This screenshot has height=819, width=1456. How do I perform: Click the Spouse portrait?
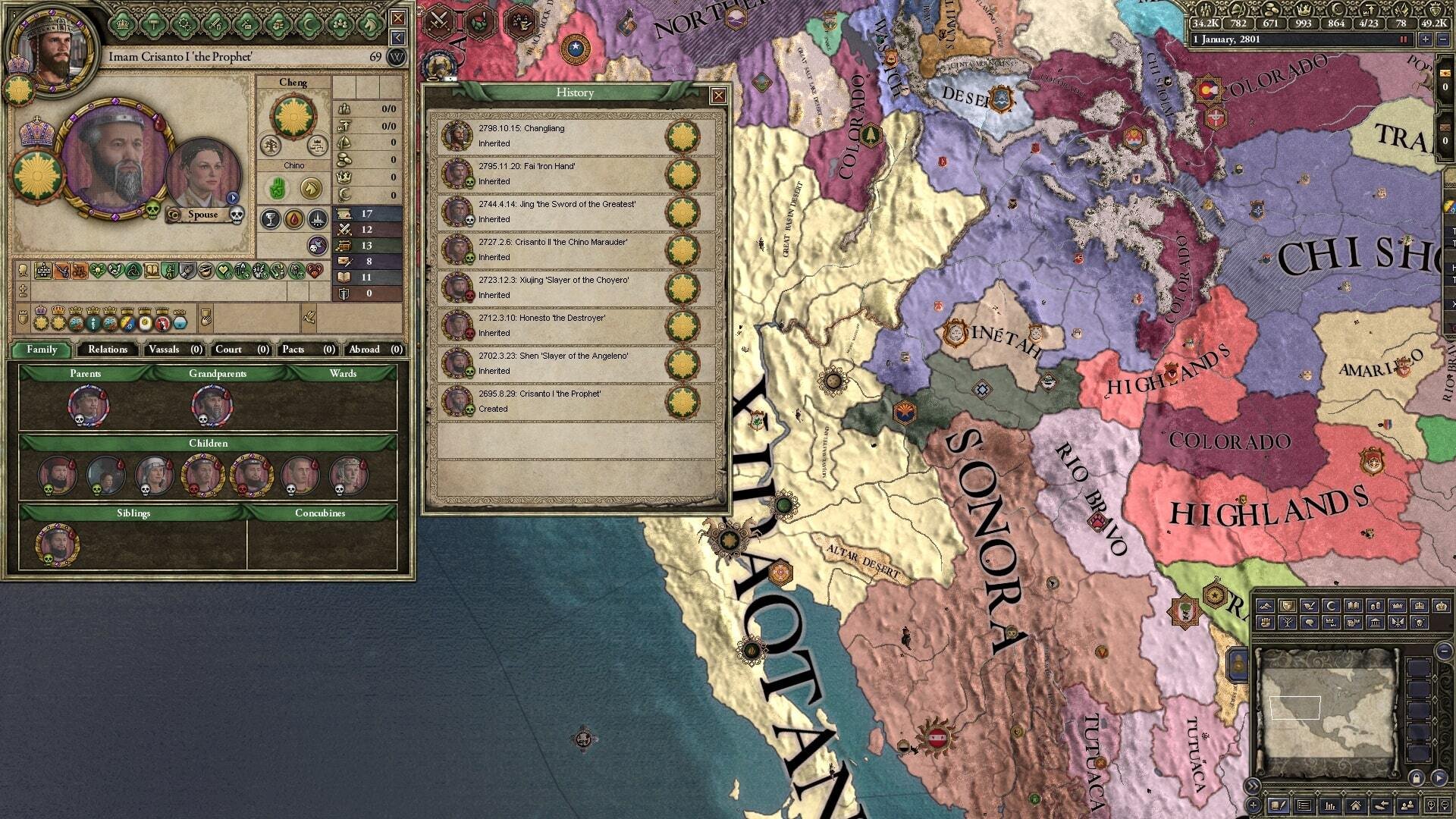click(202, 176)
